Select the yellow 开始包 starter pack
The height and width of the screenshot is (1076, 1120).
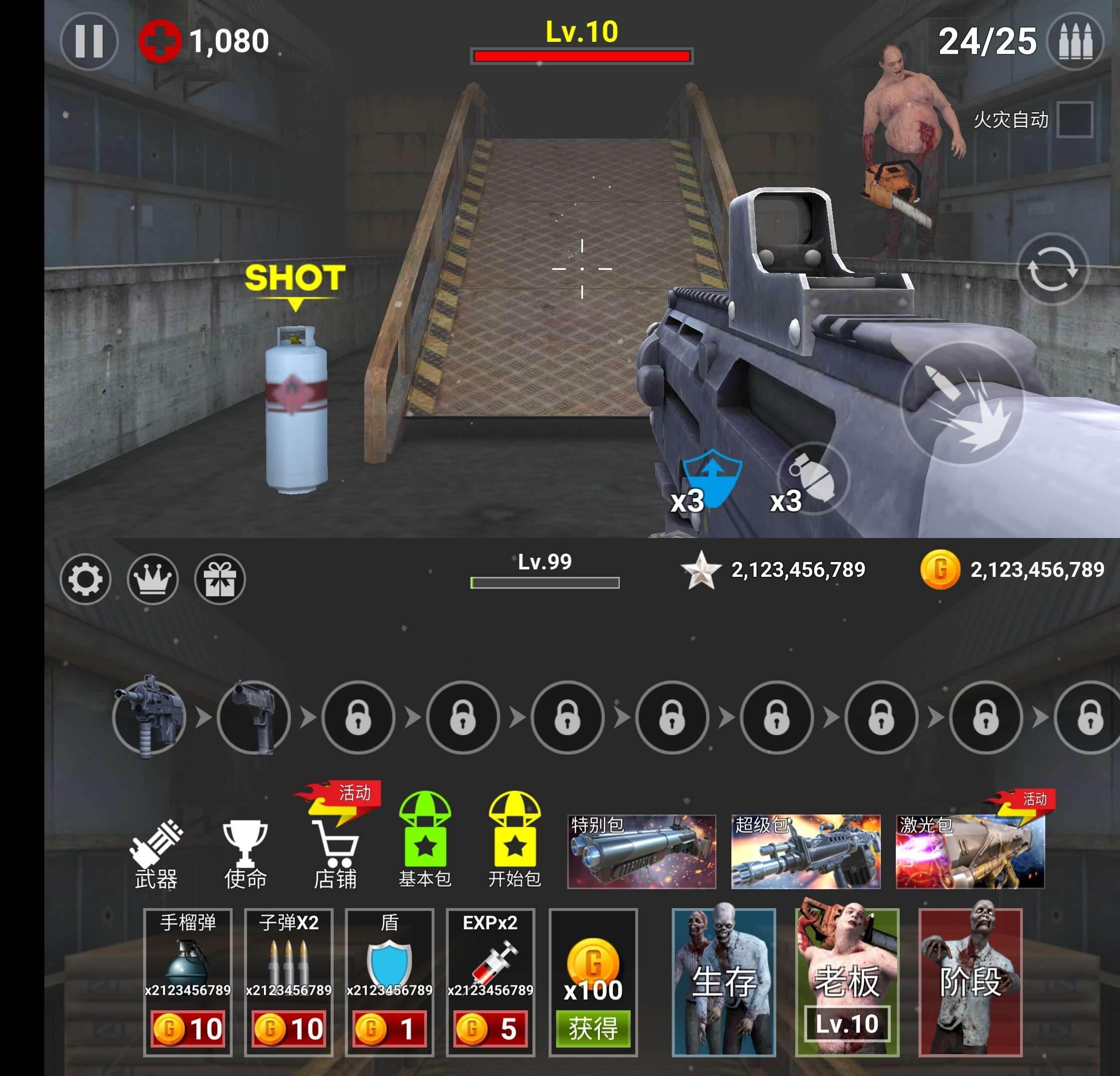tap(514, 840)
